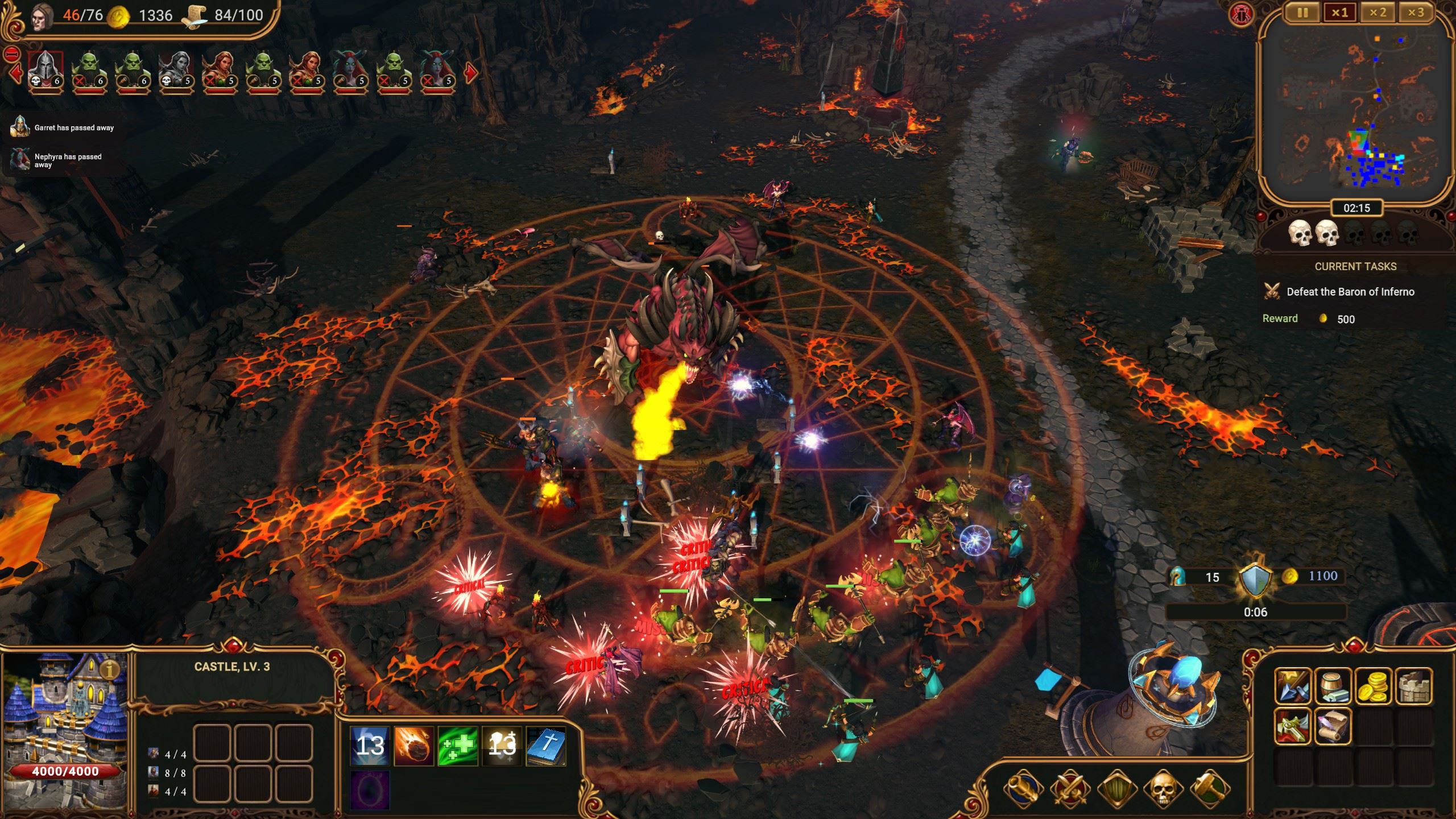This screenshot has width=1456, height=819.
Task: Open the castle info button
Action: coord(109,669)
